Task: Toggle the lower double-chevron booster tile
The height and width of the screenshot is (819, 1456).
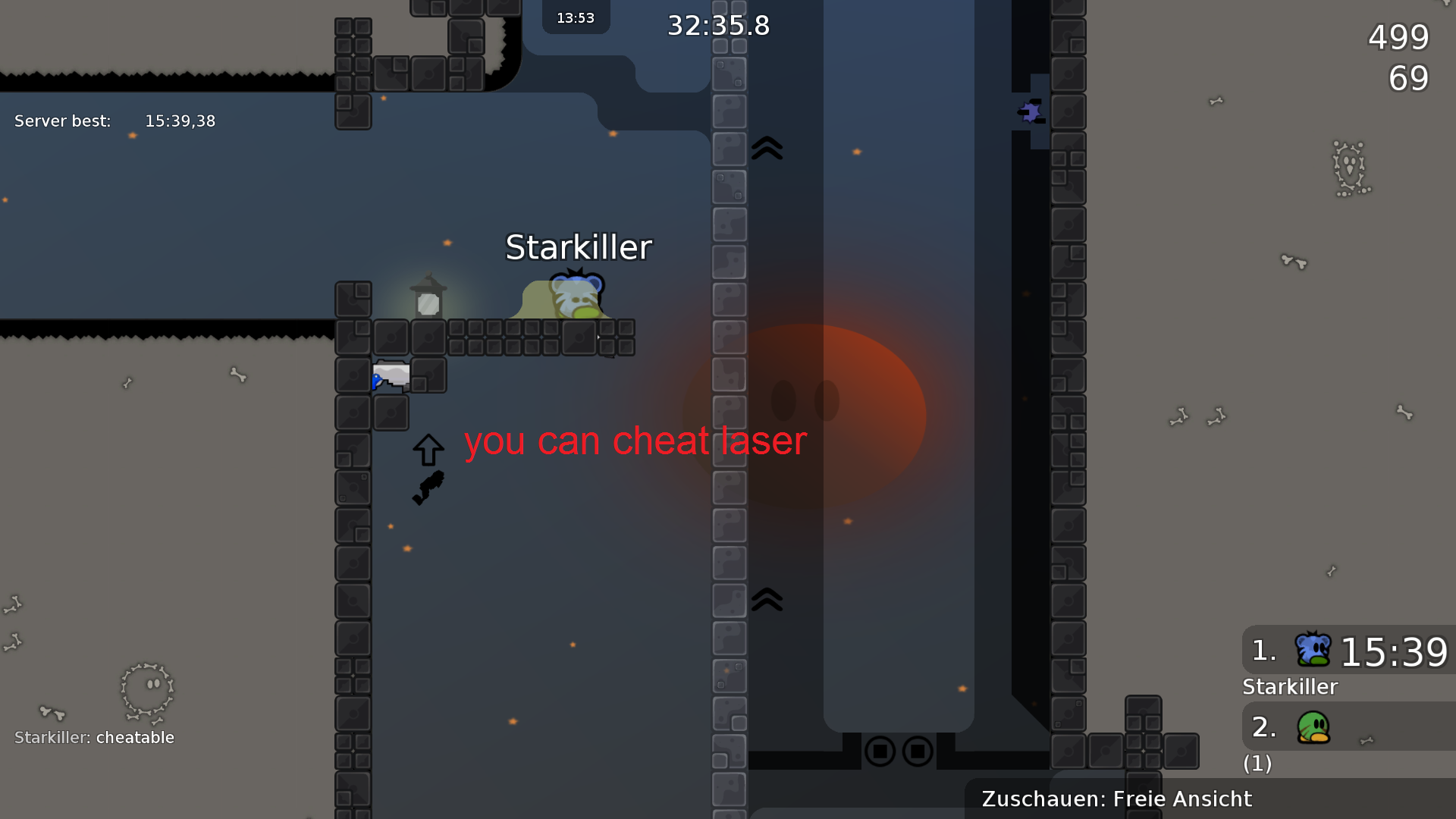Action: [766, 598]
